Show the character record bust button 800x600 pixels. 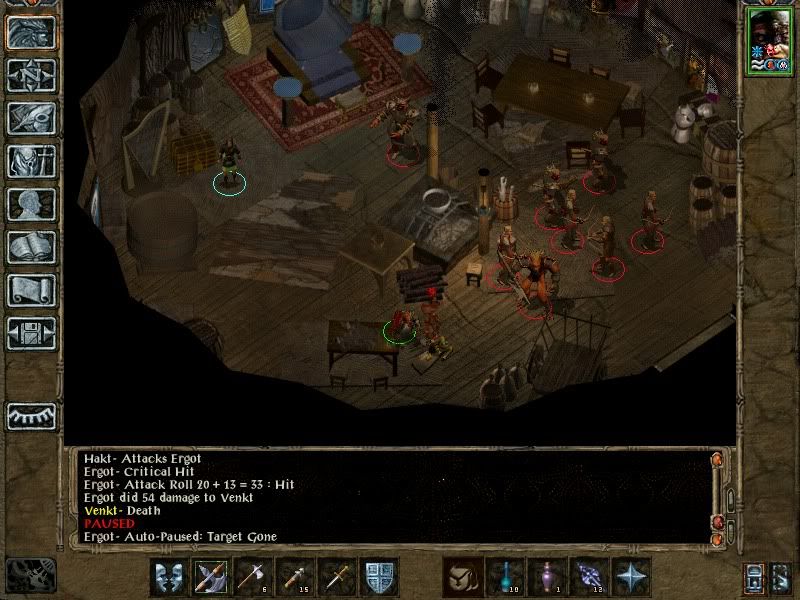click(x=31, y=204)
